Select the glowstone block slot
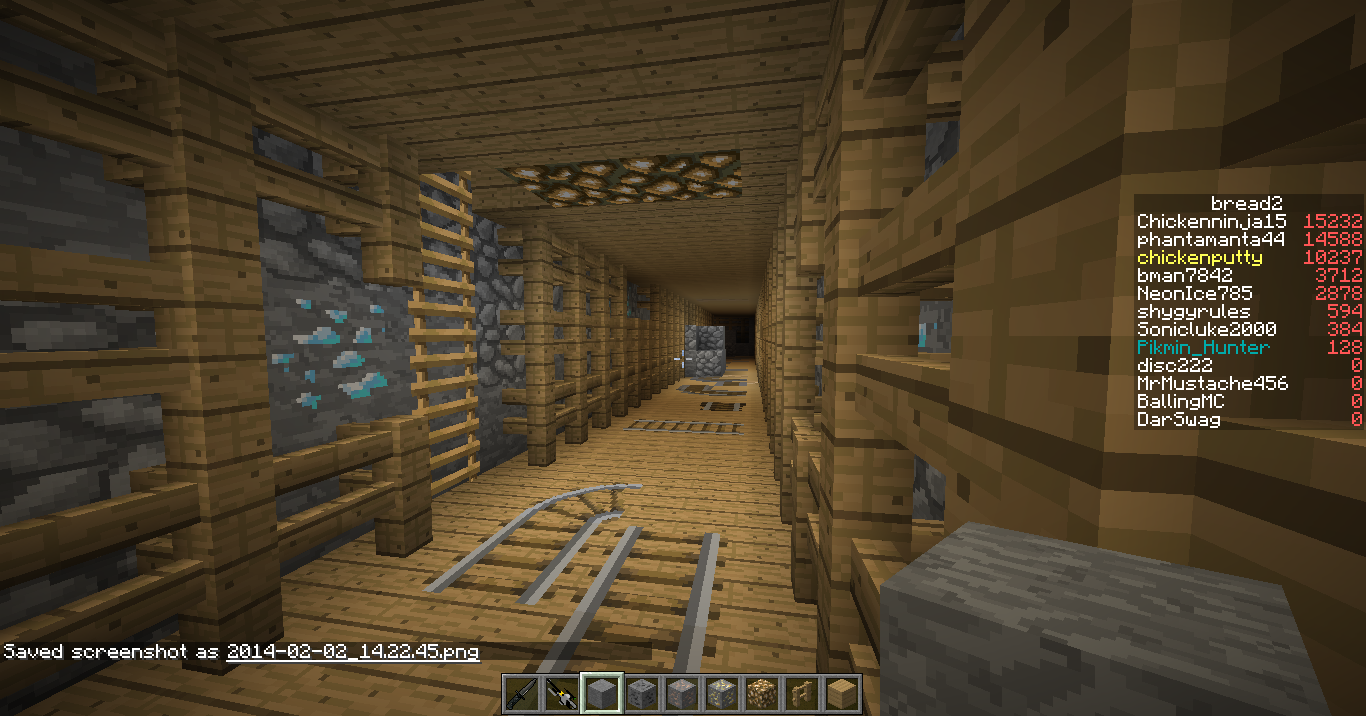 [x=762, y=693]
